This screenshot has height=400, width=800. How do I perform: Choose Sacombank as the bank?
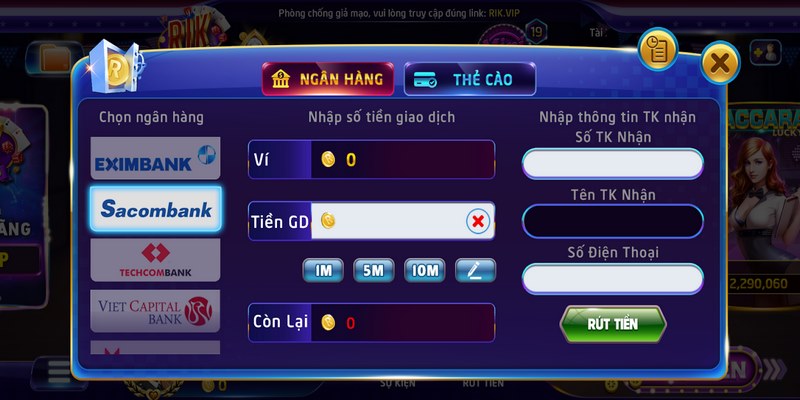[x=155, y=209]
